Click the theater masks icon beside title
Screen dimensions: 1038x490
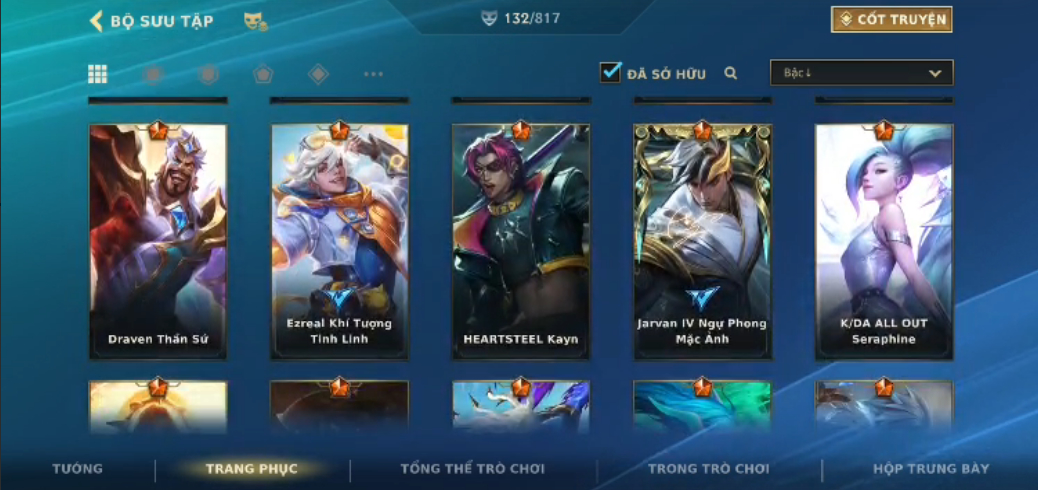click(255, 21)
